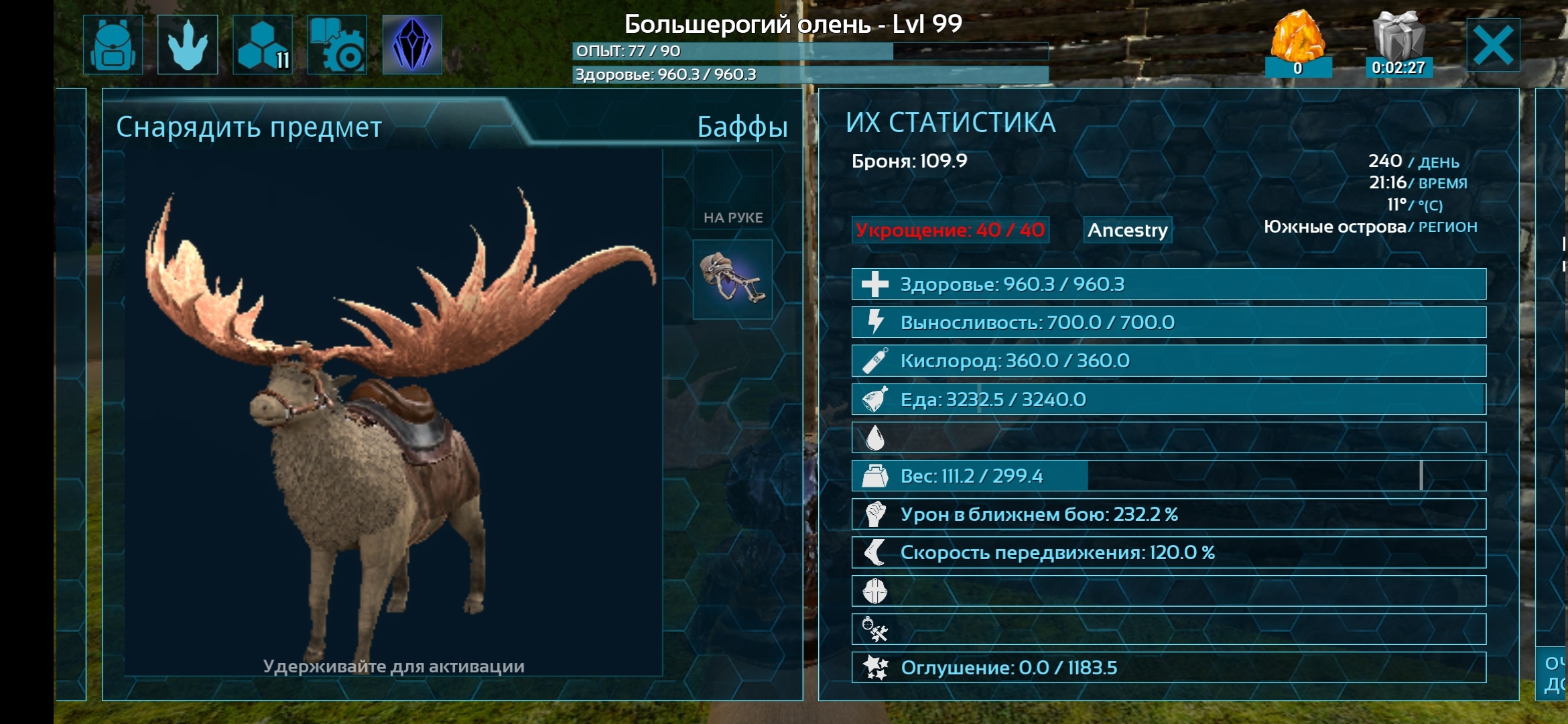Show the Баффы buffs section
The image size is (1568, 724).
742,127
